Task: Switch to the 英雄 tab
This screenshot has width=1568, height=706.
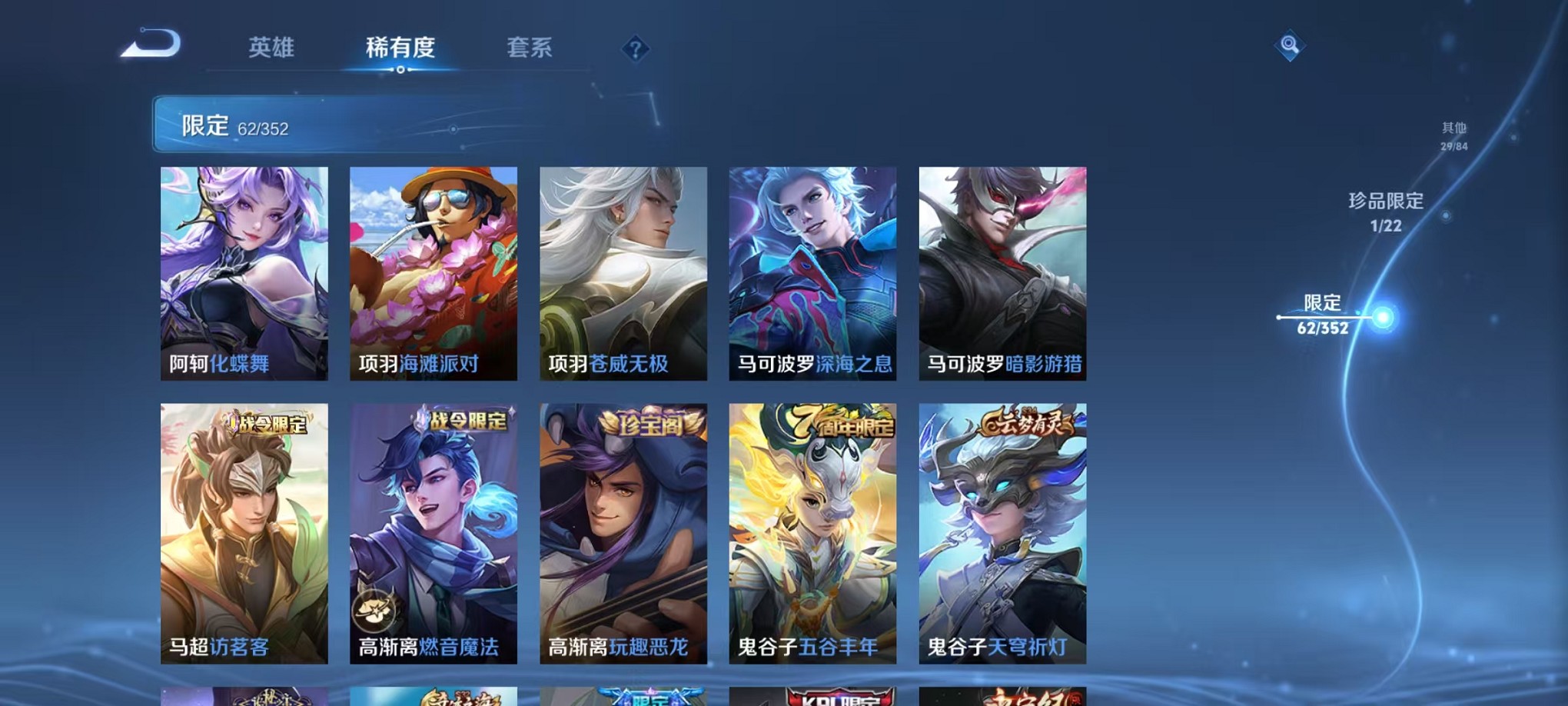Action: coord(273,48)
